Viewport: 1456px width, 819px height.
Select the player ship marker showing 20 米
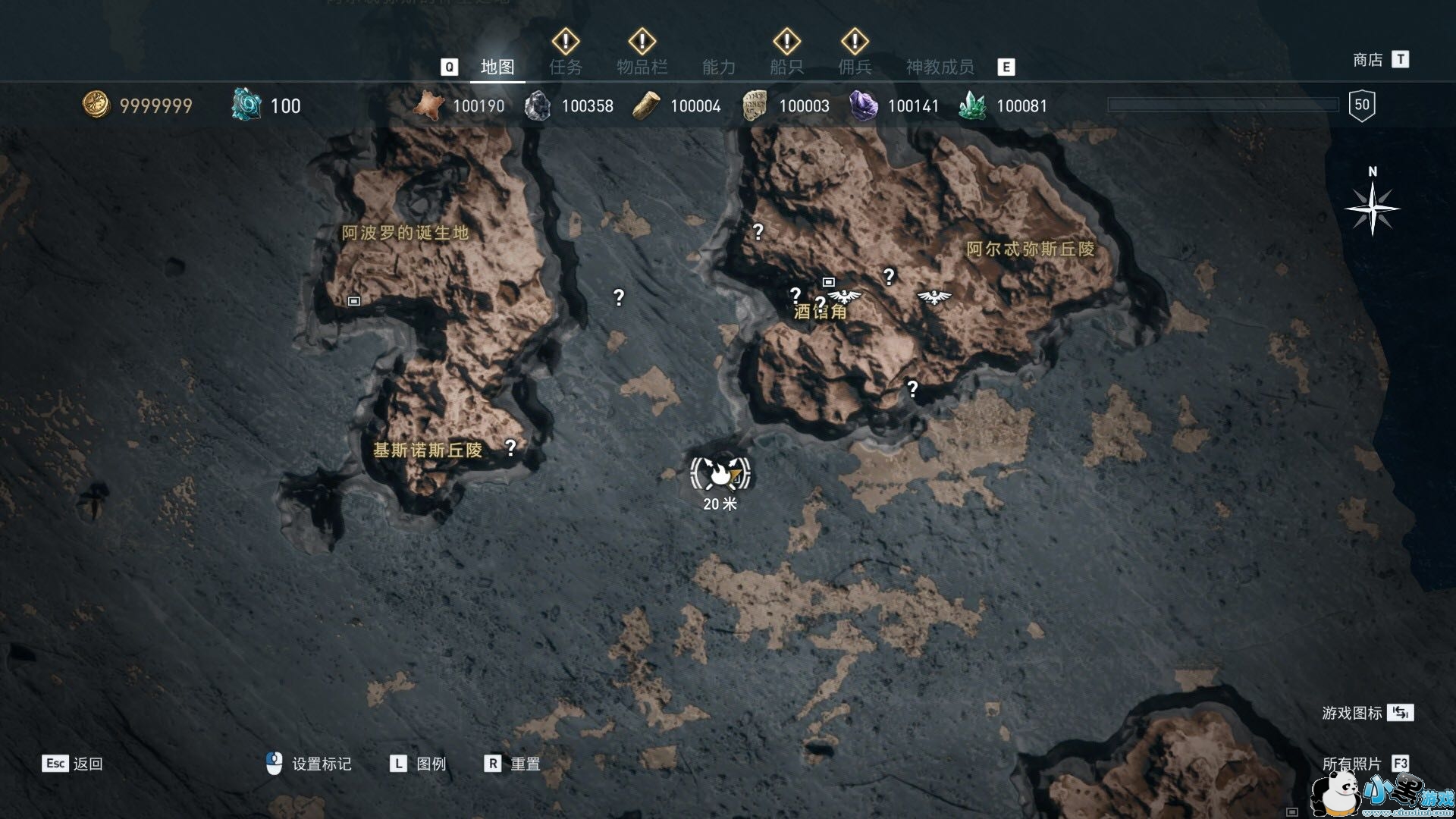720,474
